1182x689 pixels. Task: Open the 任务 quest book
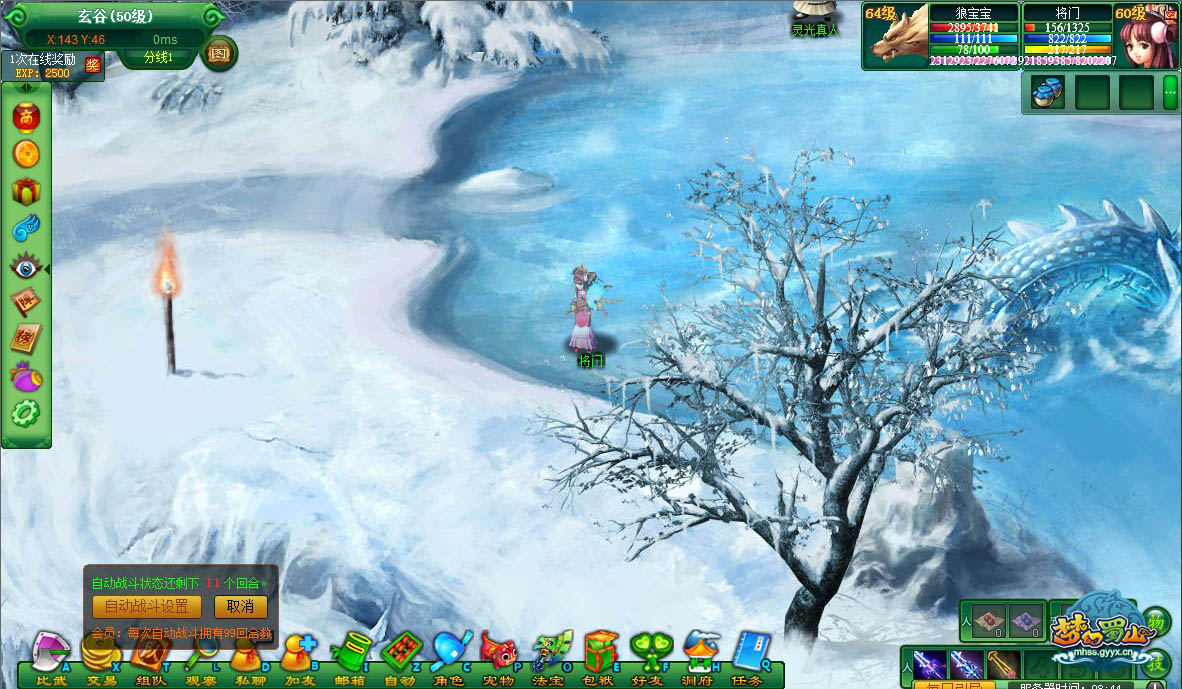[749, 656]
